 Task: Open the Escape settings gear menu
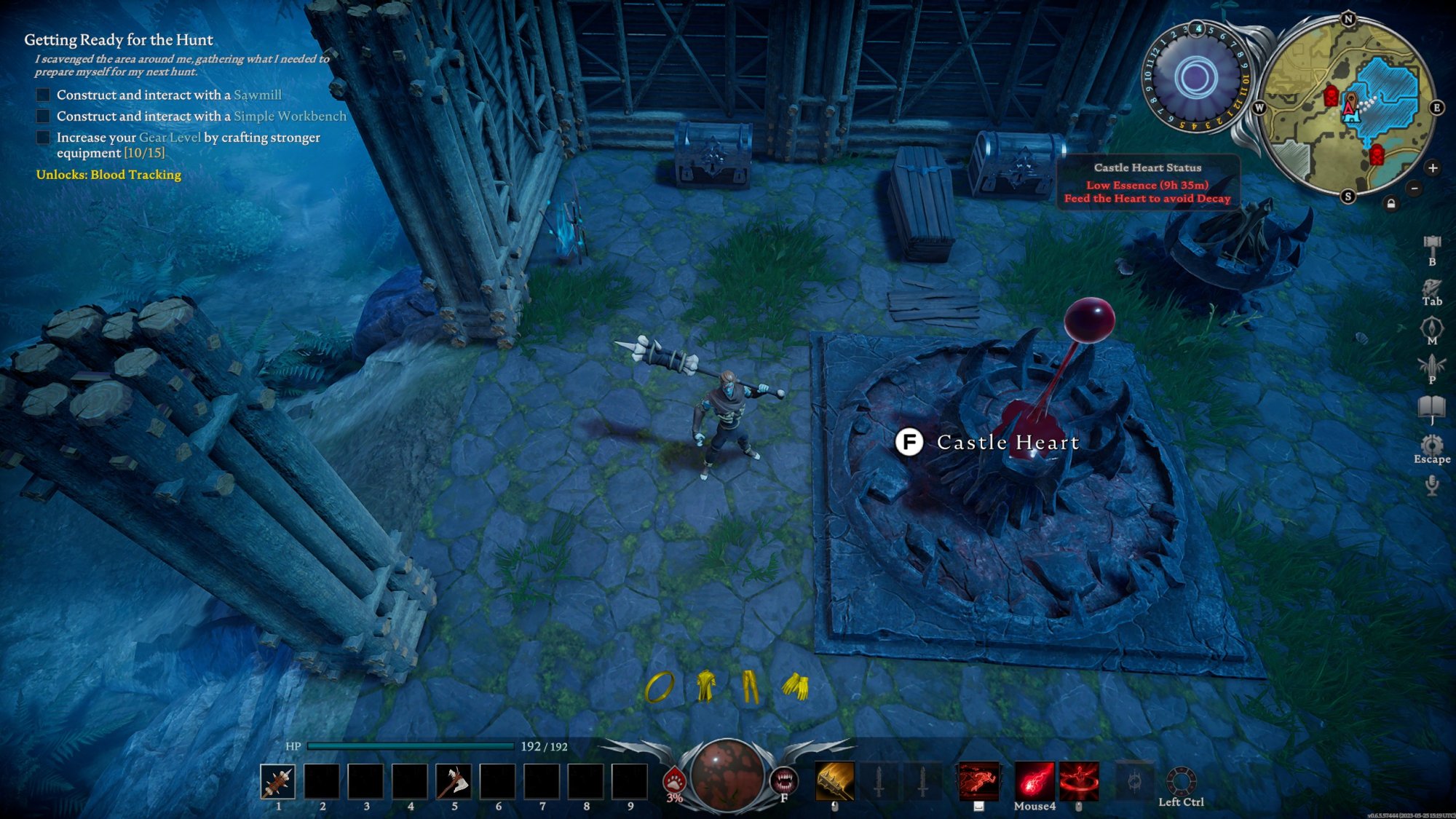[1432, 444]
